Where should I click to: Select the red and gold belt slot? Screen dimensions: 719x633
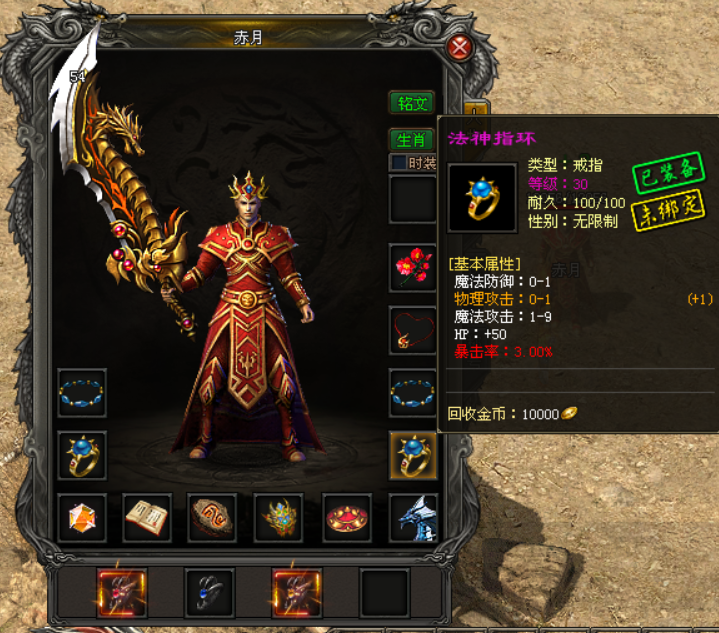click(346, 518)
